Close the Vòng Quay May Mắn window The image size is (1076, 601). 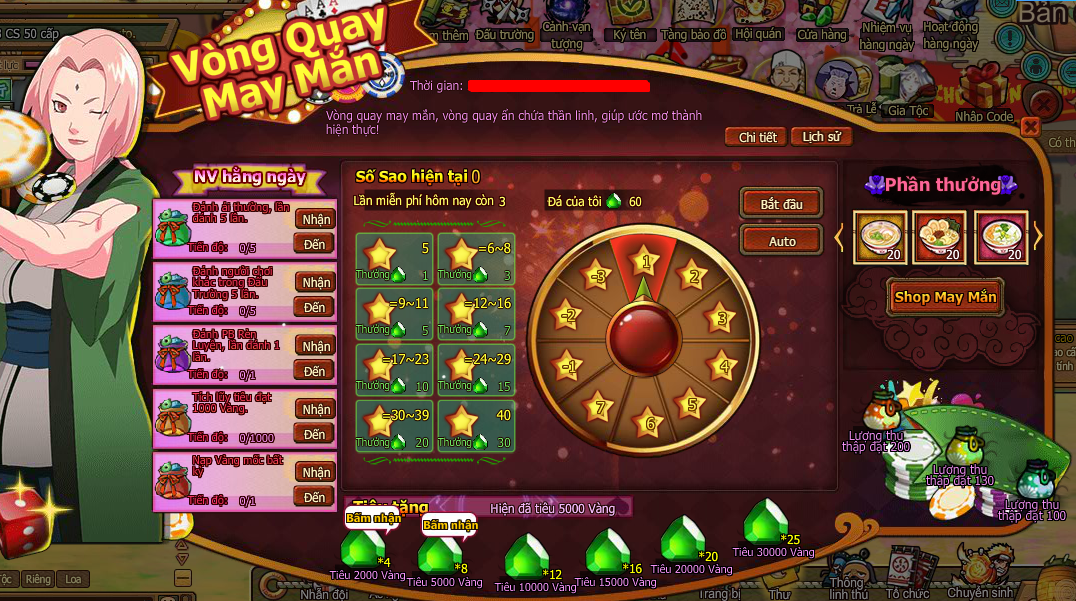point(1030,127)
